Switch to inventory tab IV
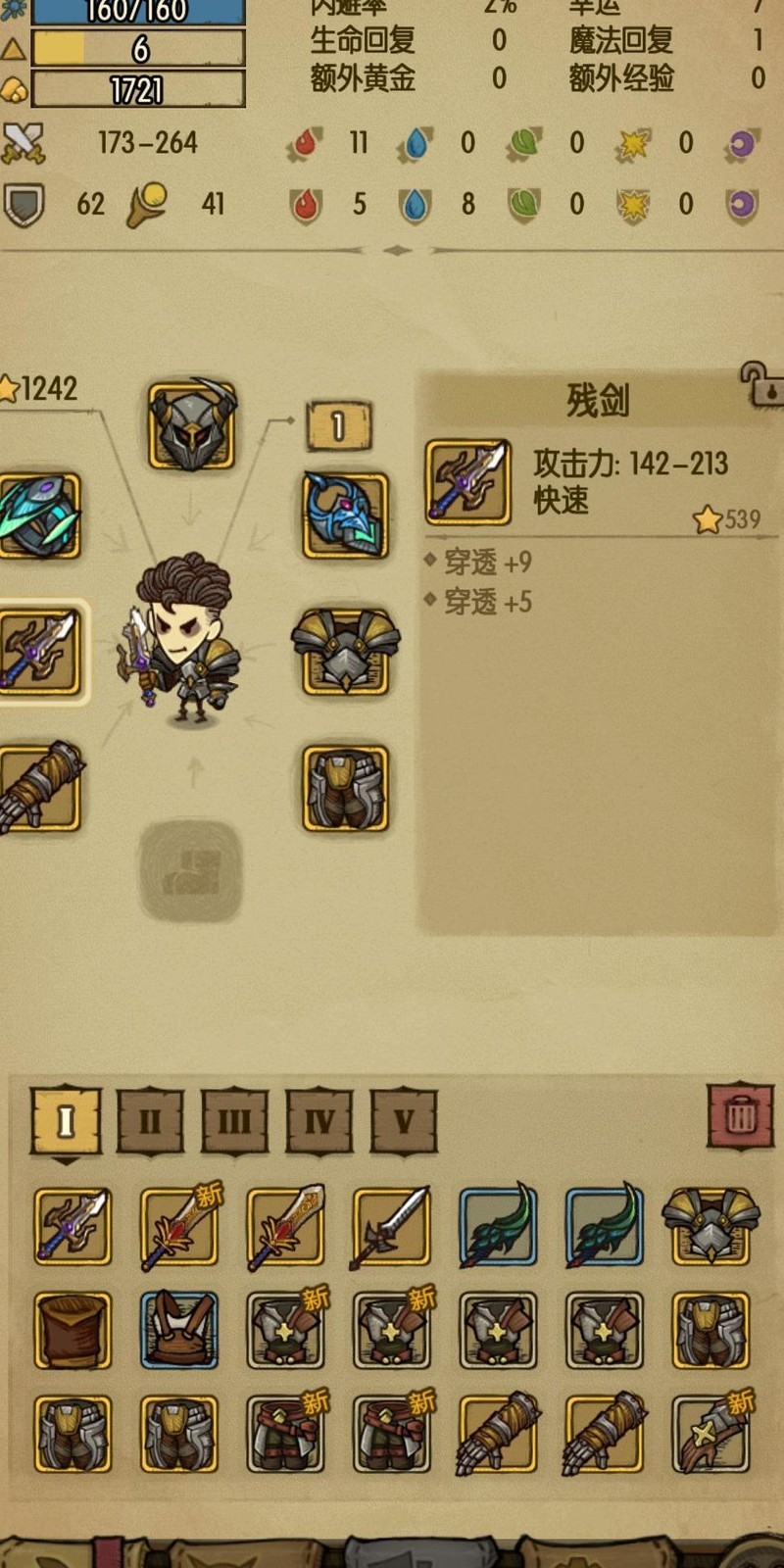The image size is (784, 1568). click(x=319, y=1120)
